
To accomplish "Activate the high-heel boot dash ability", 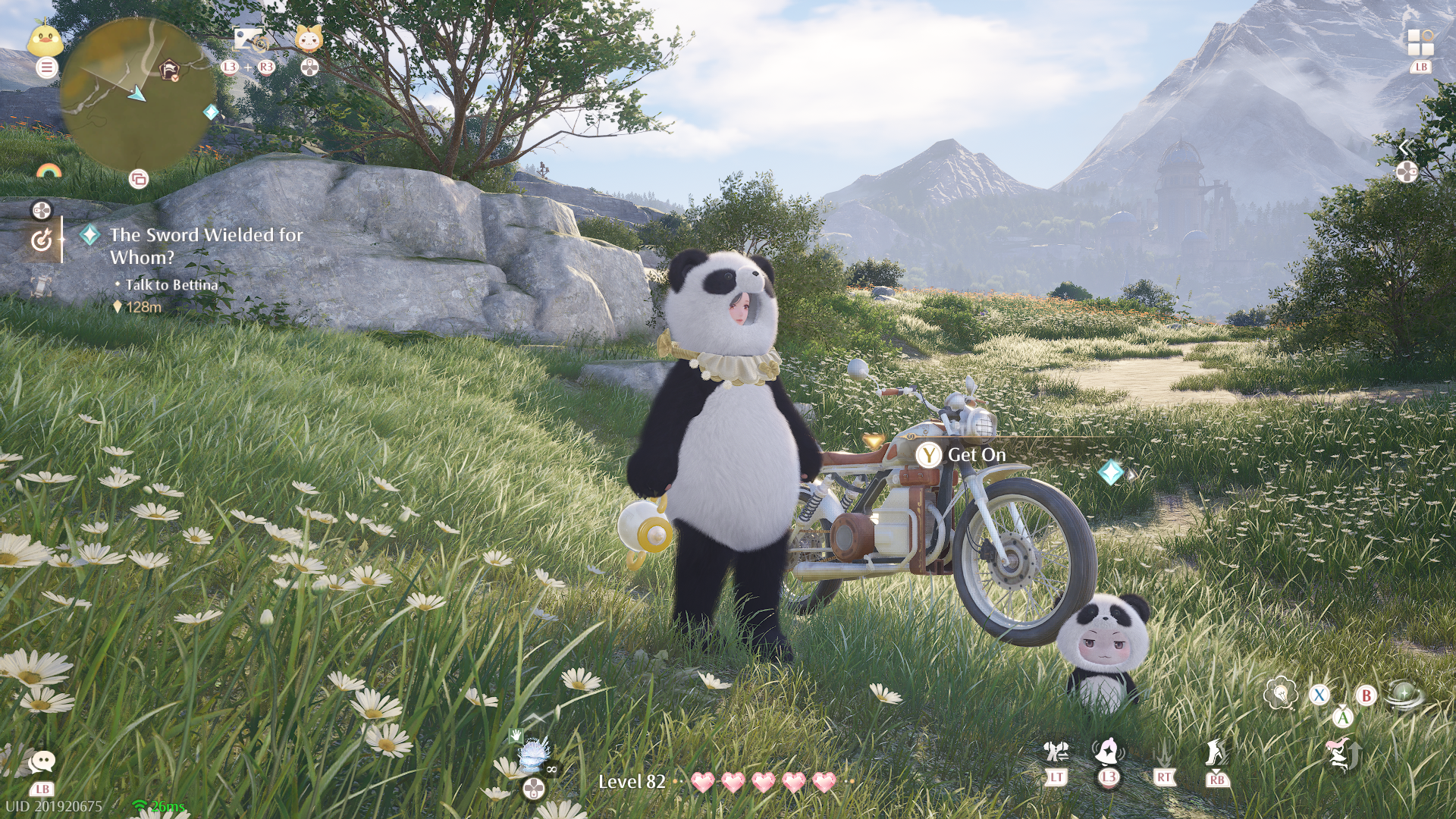I will tap(1216, 752).
